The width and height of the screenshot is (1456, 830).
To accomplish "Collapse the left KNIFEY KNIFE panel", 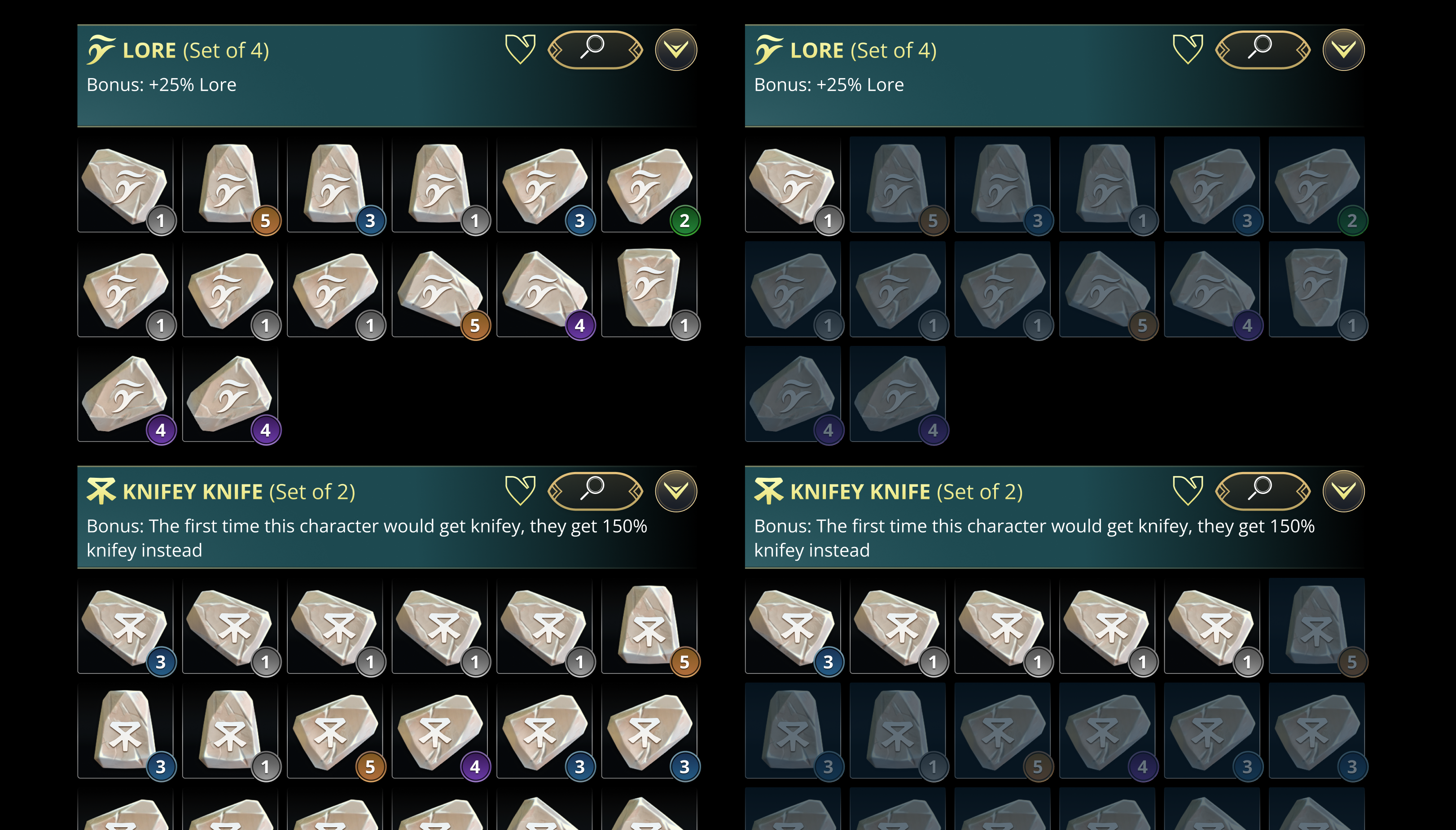I will coord(676,491).
